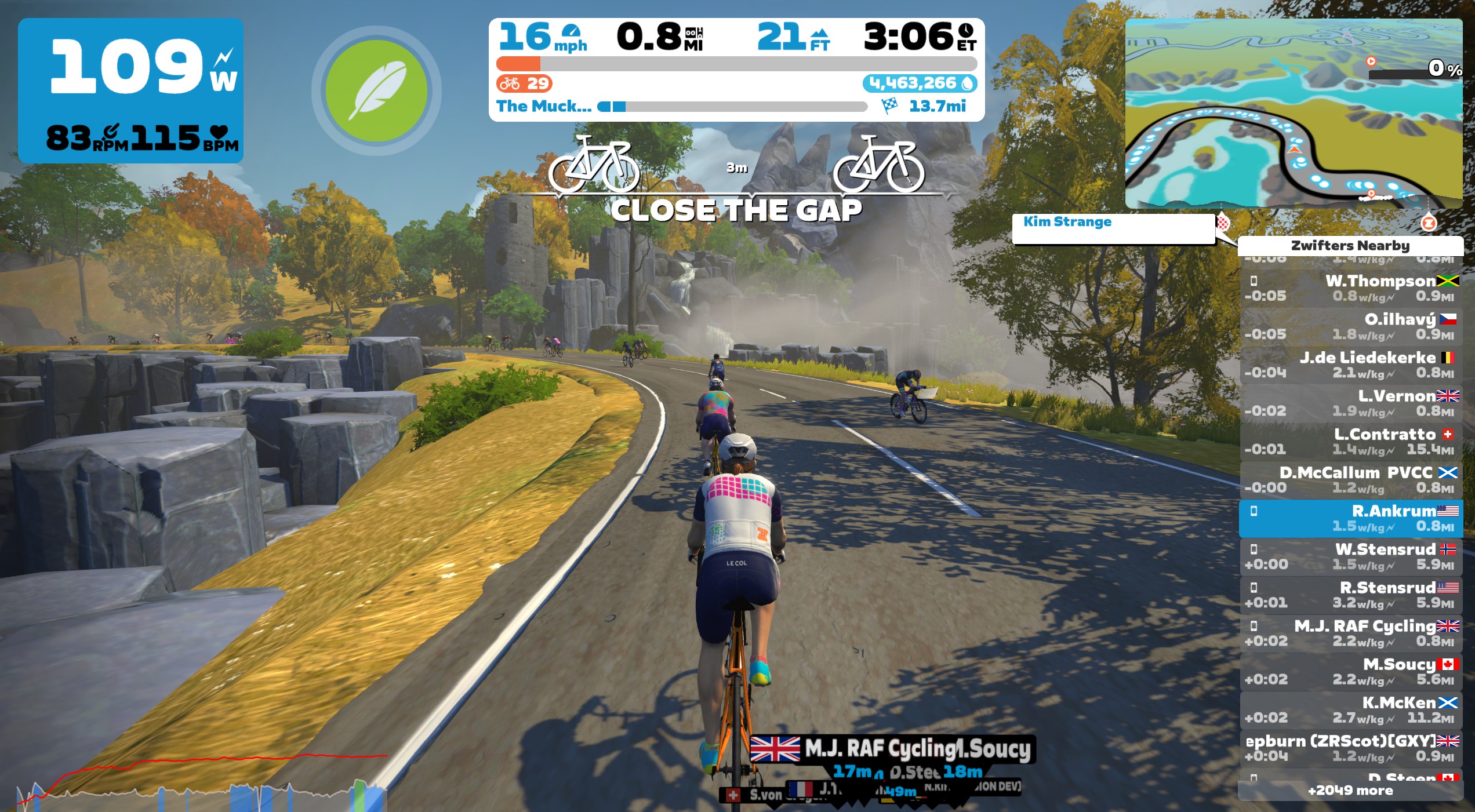Viewport: 1475px width, 812px height.
Task: Click the Zwifters Nearby header
Action: (x=1350, y=246)
